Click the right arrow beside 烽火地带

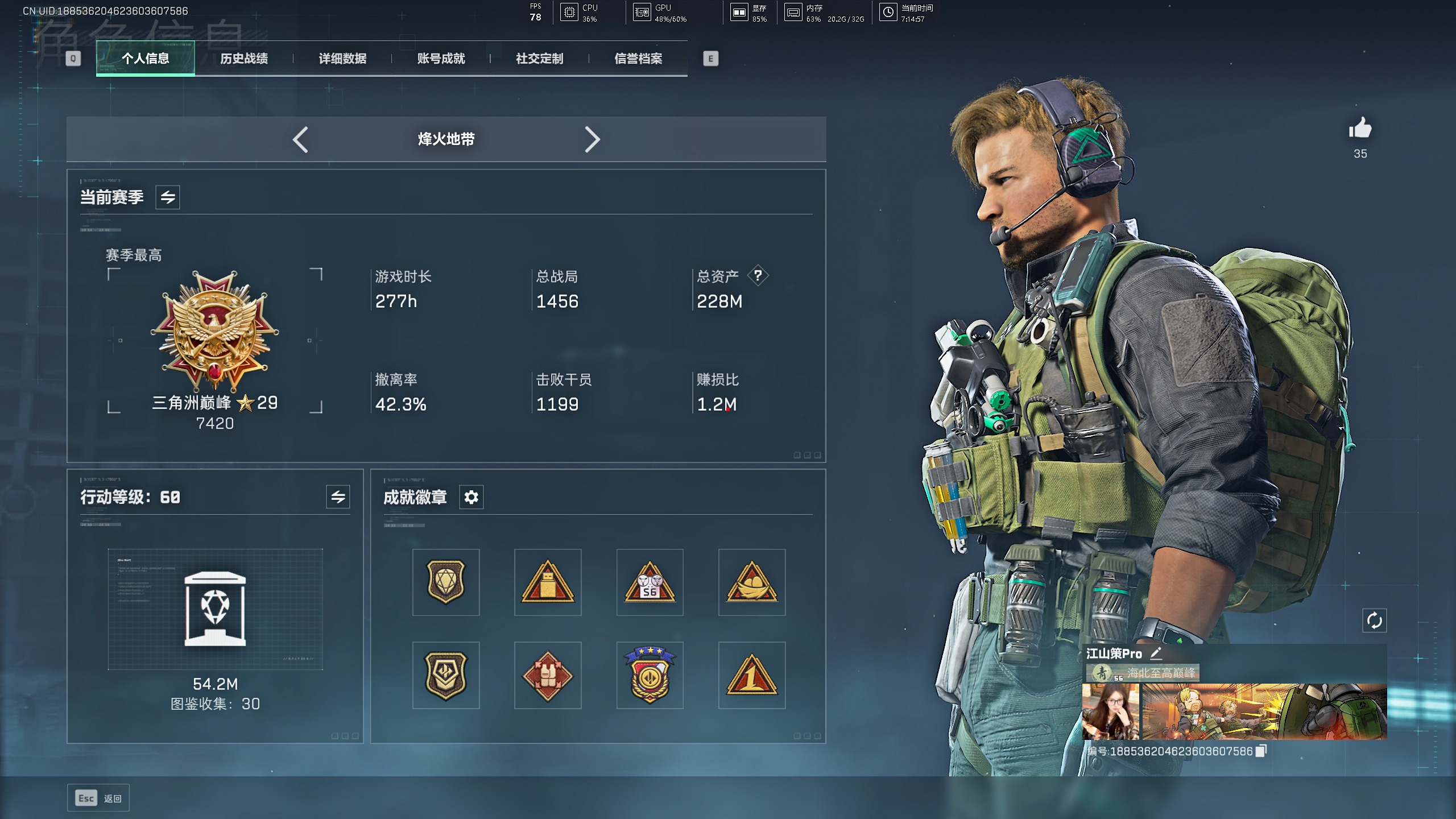592,139
